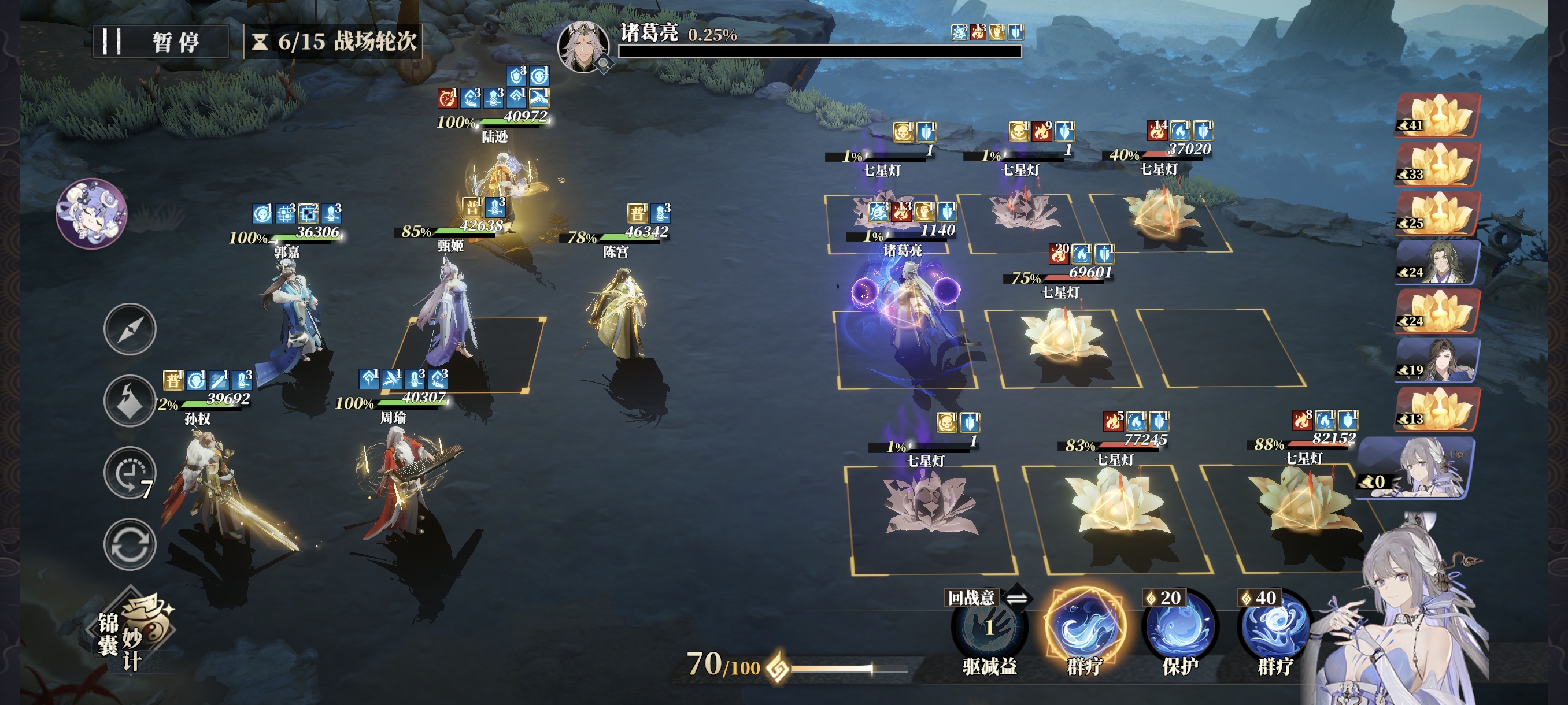Select turn-order lotus with speed 33

(1437, 164)
